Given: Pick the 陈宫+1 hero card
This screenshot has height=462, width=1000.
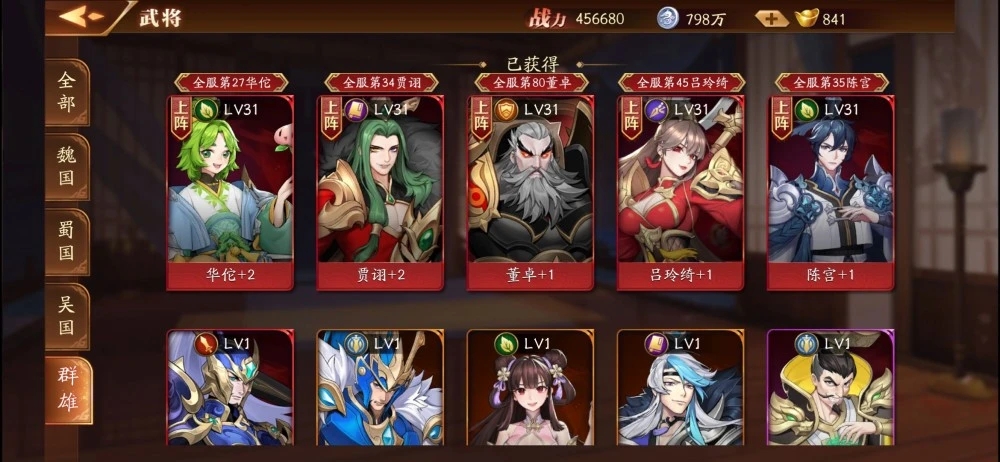Looking at the screenshot, I should tap(830, 192).
